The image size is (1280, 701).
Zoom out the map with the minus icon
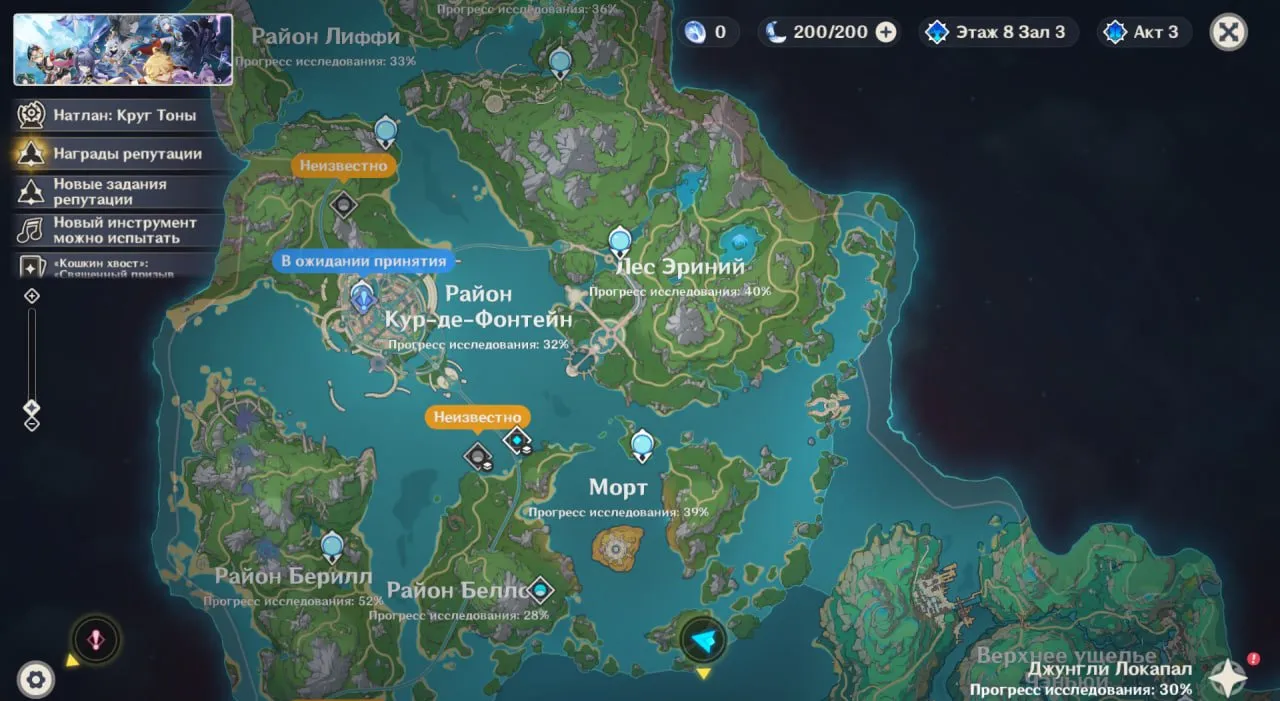tap(32, 424)
